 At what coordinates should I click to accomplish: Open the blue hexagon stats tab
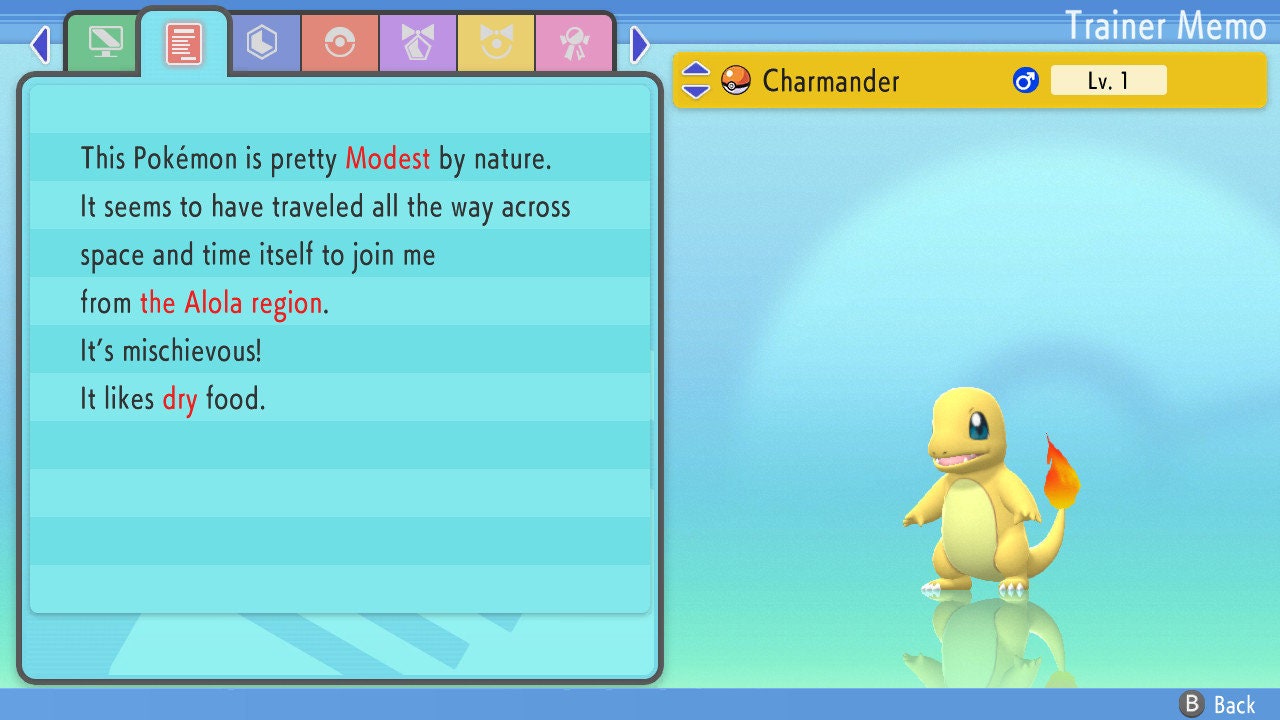tap(262, 43)
